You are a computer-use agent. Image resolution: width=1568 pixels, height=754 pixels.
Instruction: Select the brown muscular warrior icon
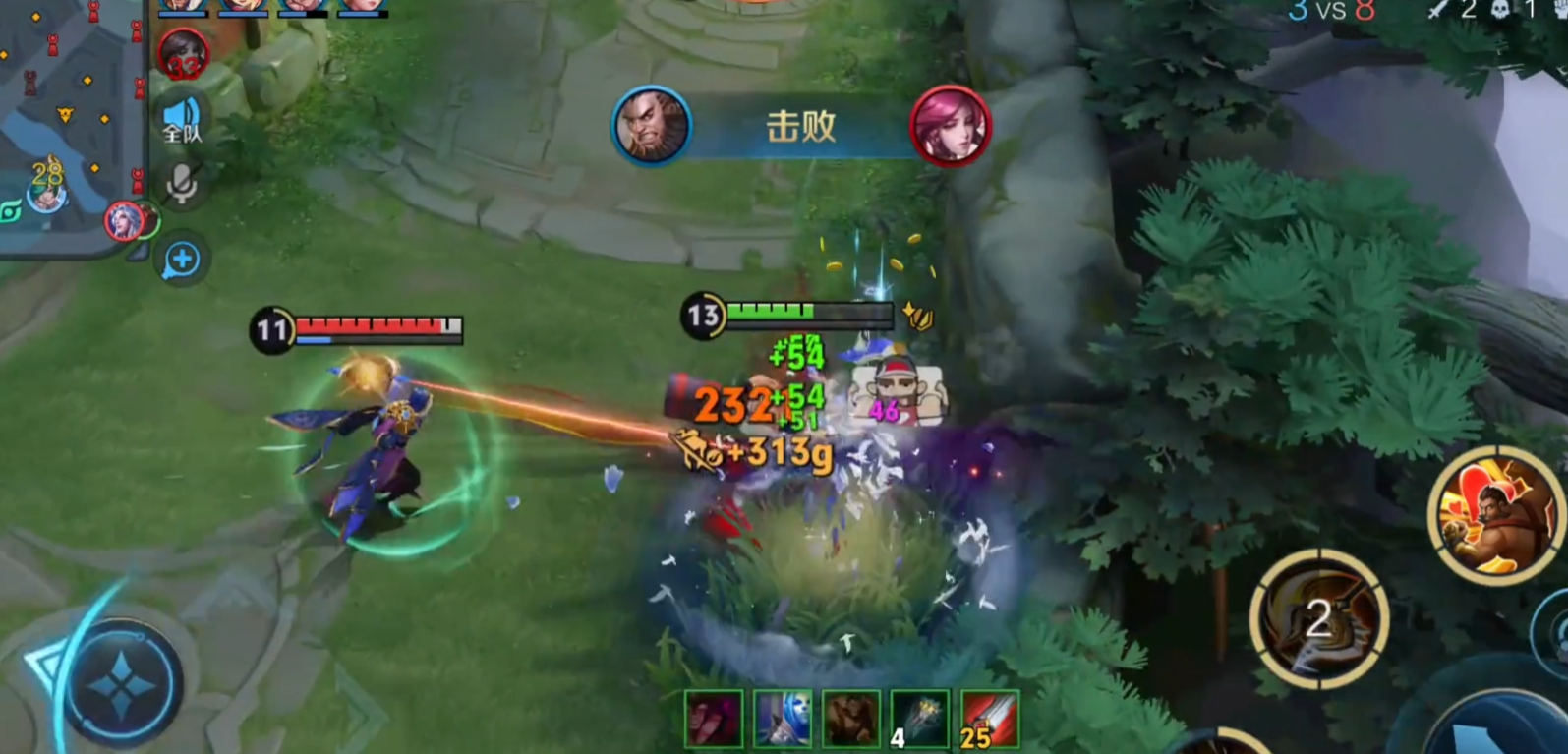[x=851, y=719]
